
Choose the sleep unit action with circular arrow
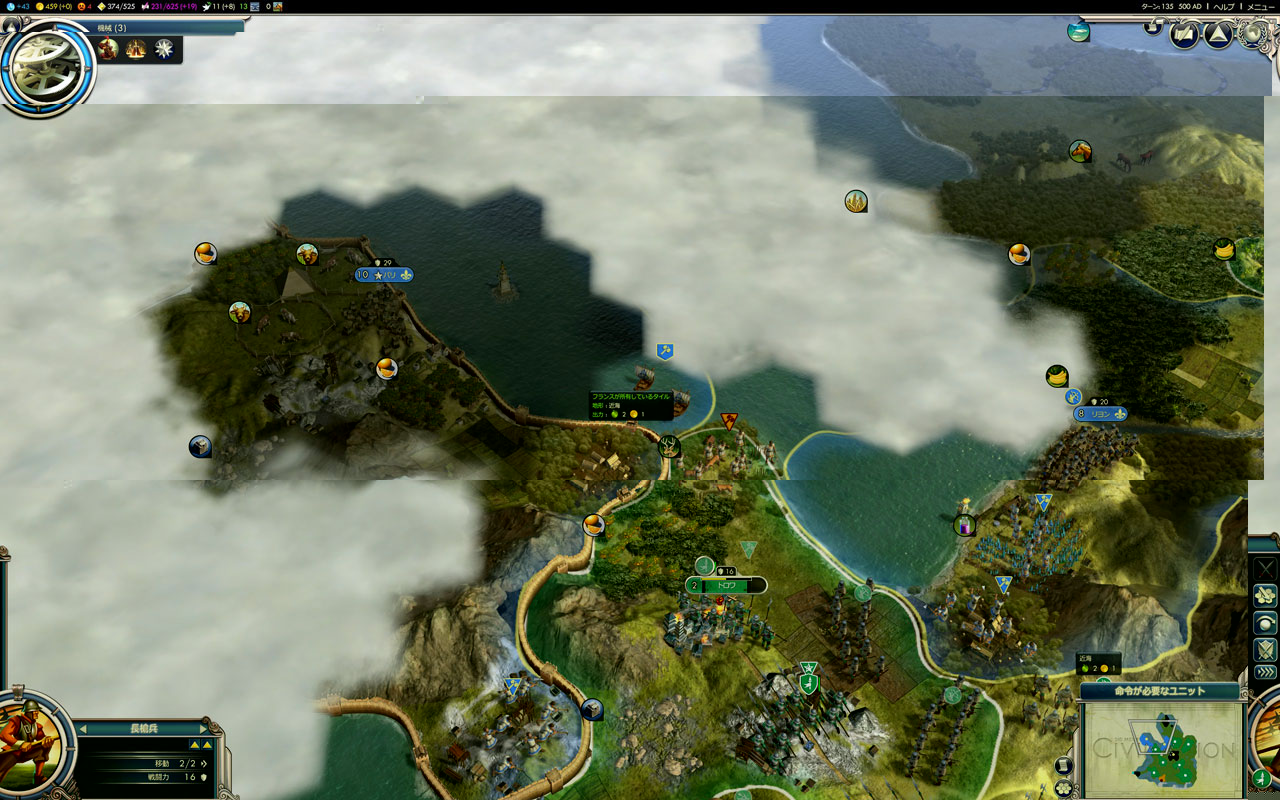point(1265,622)
